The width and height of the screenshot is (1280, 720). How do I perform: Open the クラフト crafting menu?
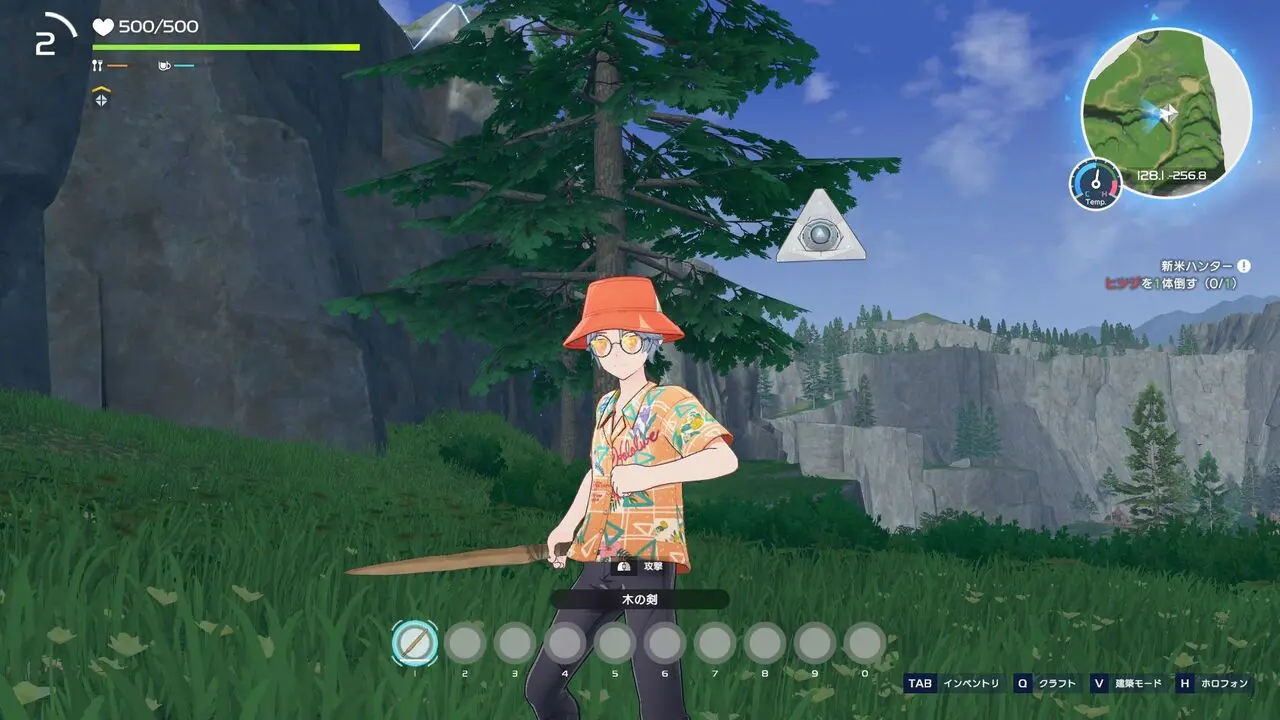(x=1046, y=684)
